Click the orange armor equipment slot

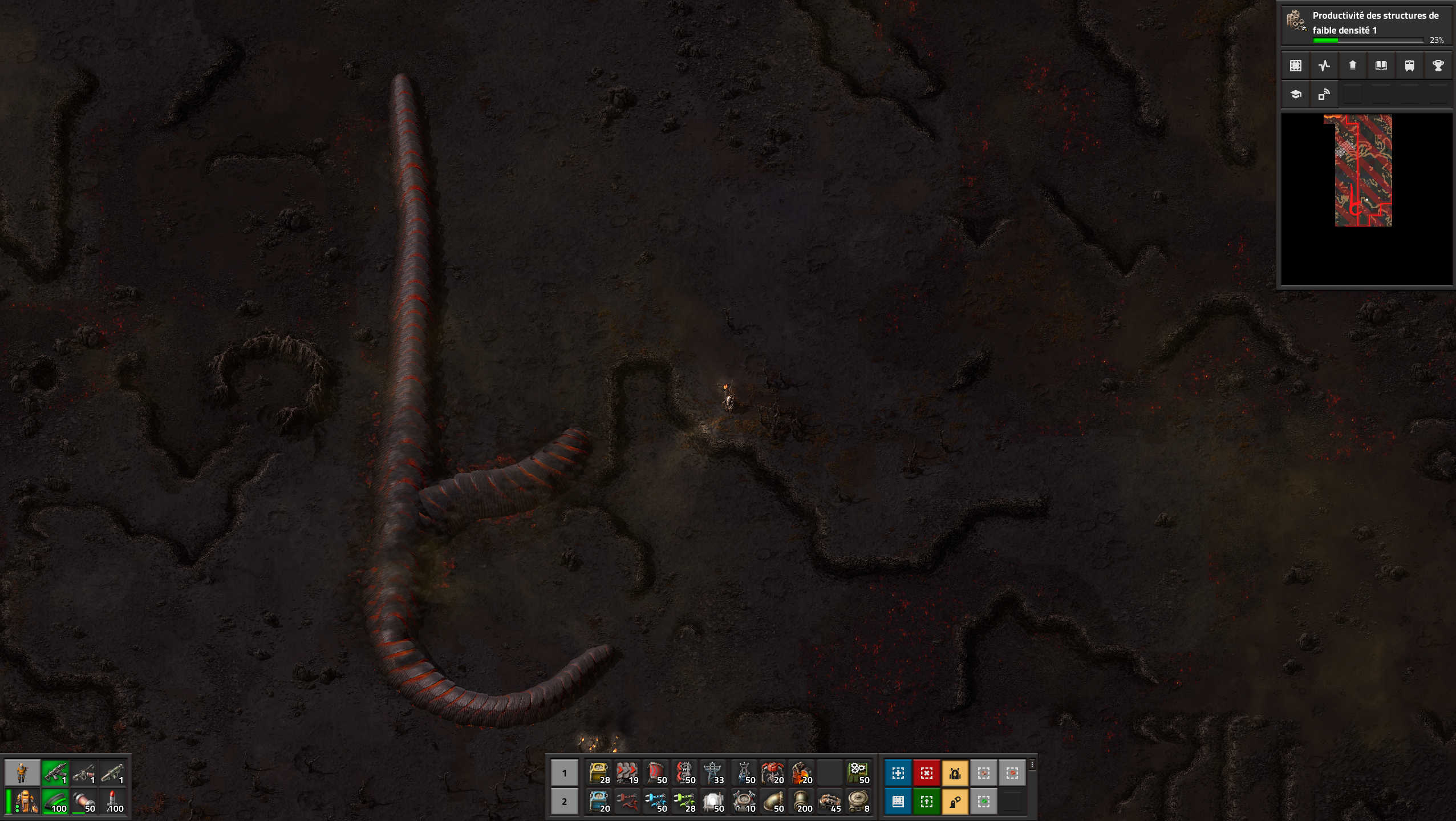tap(26, 802)
